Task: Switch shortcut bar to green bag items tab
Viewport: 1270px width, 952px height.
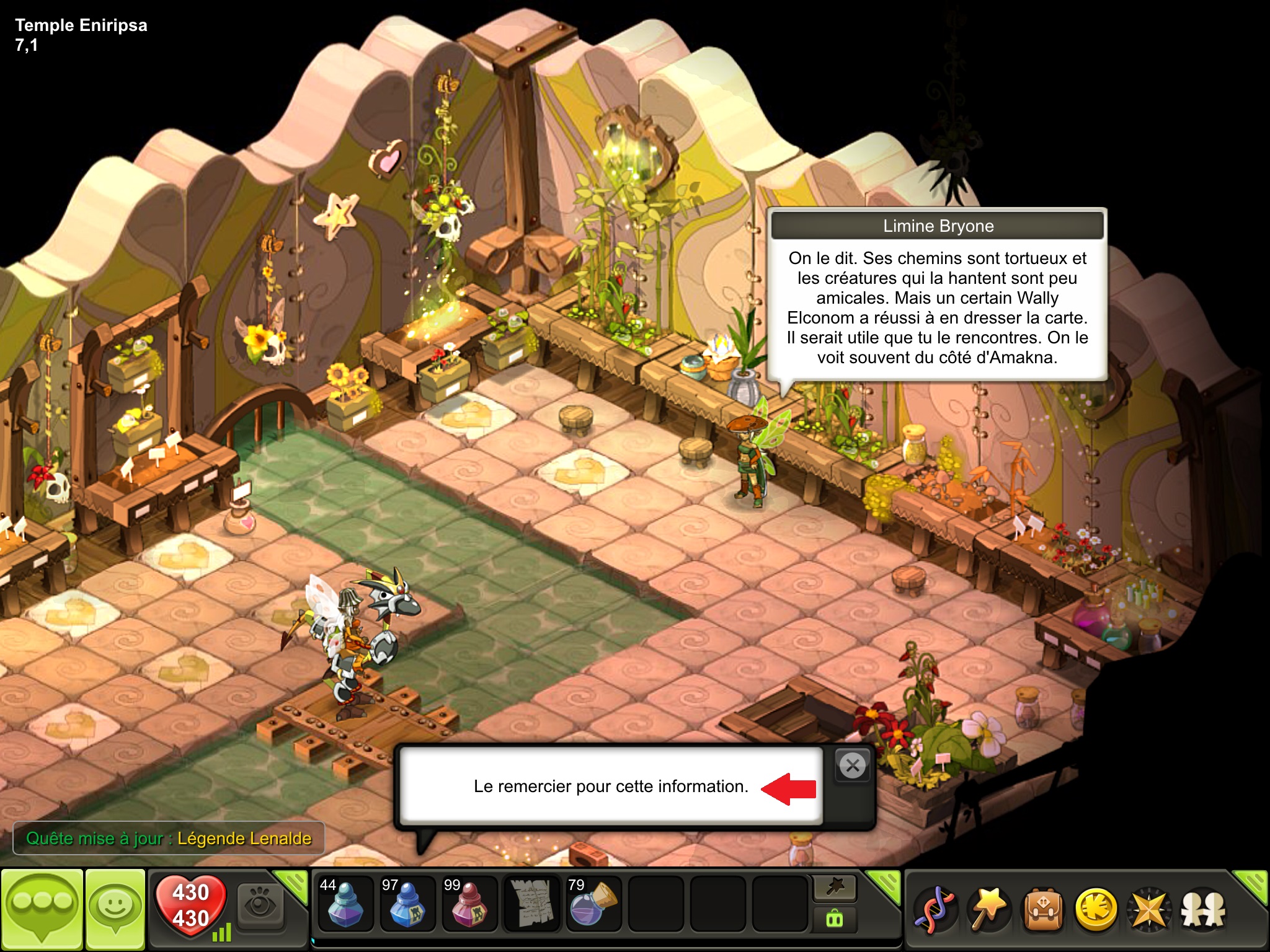Action: tap(835, 919)
